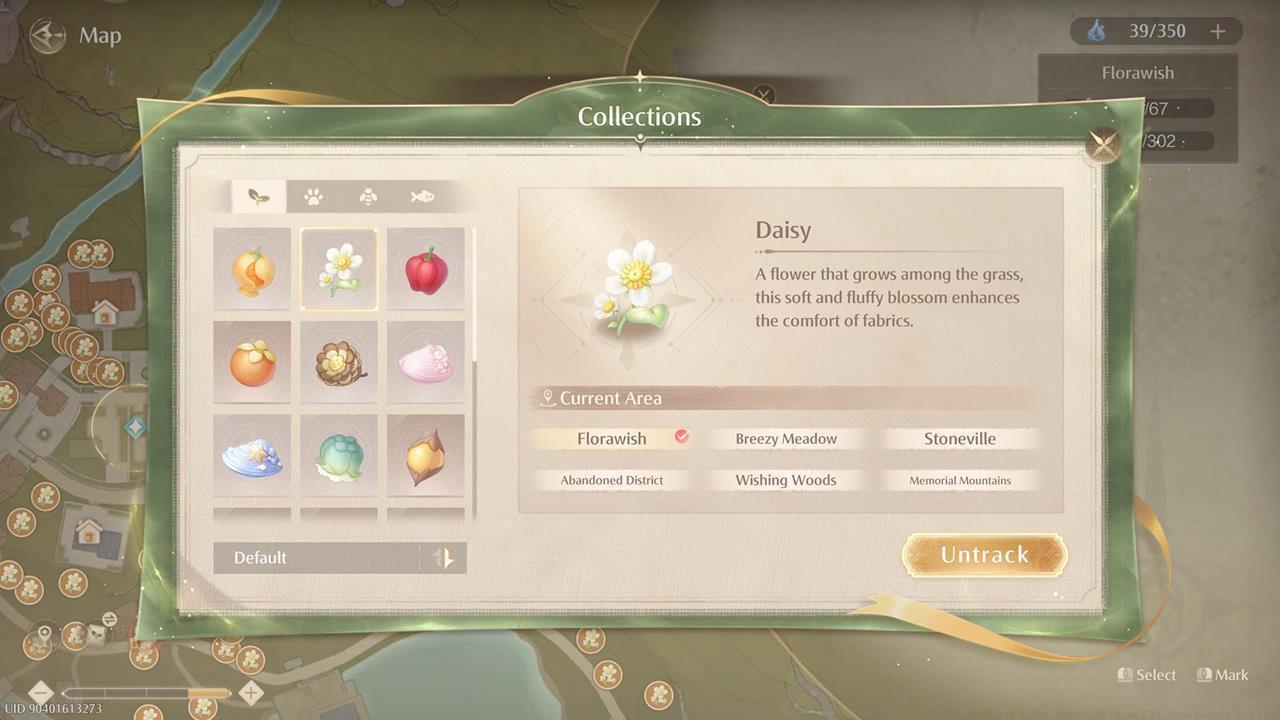Show the fish category tab

pos(422,197)
